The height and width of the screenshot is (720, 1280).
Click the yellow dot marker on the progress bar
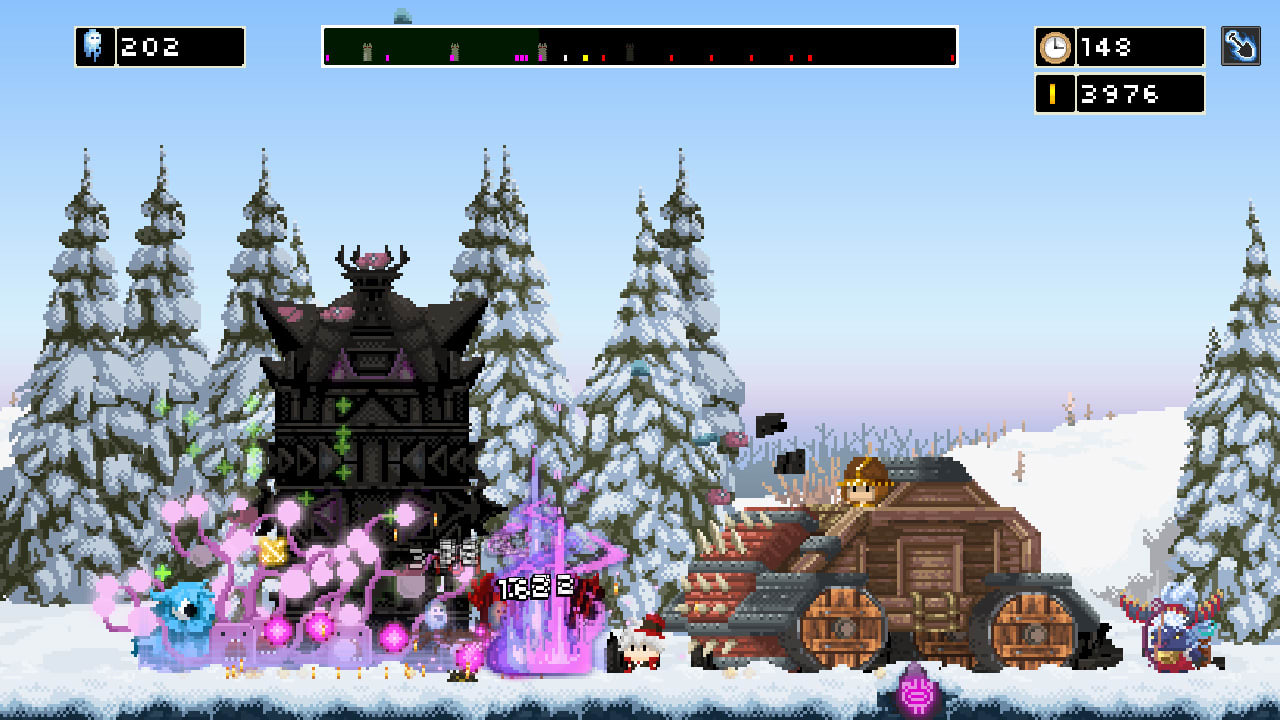click(585, 57)
